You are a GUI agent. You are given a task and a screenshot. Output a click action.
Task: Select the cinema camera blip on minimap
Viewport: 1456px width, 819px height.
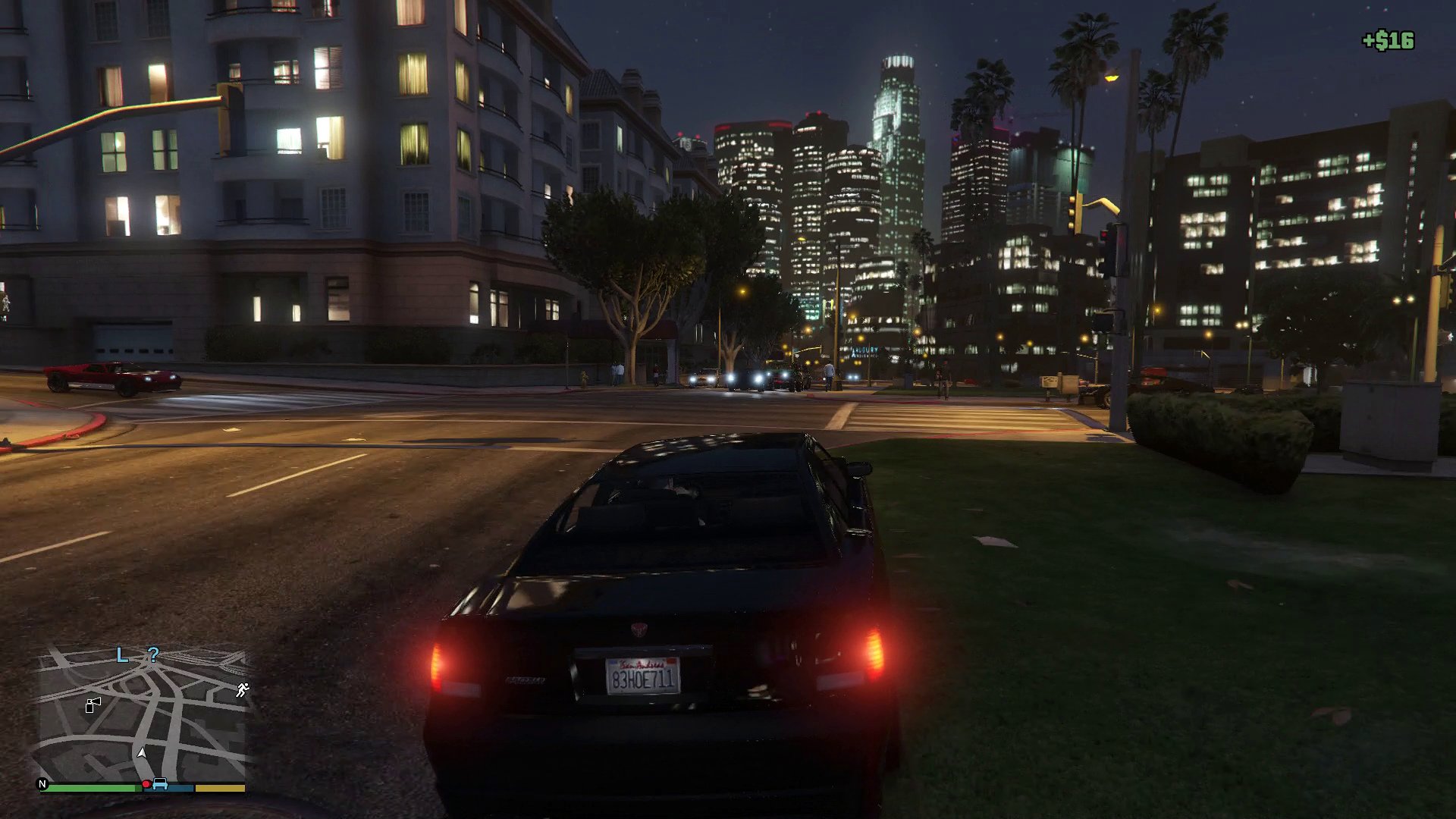[93, 705]
